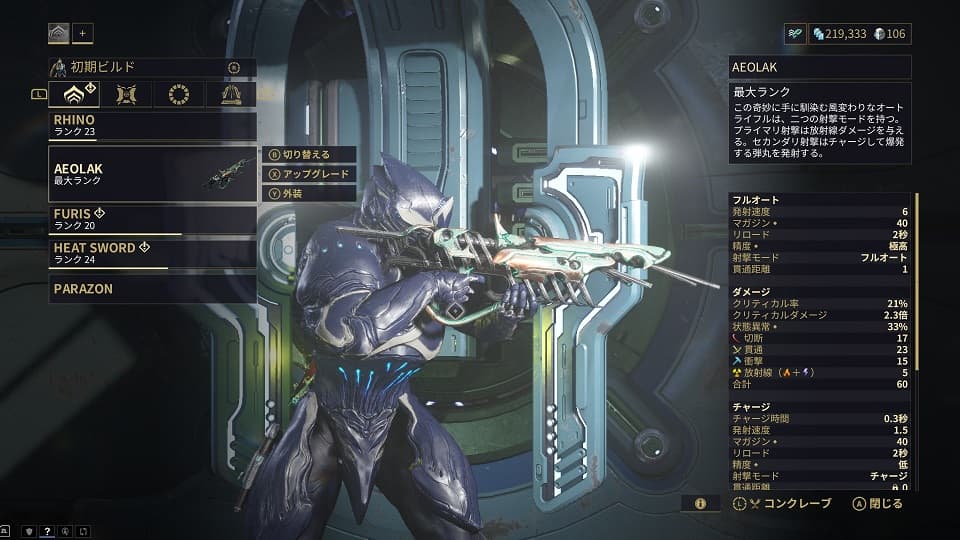Add a new loadout with plus button
The width and height of the screenshot is (960, 540).
(x=83, y=33)
